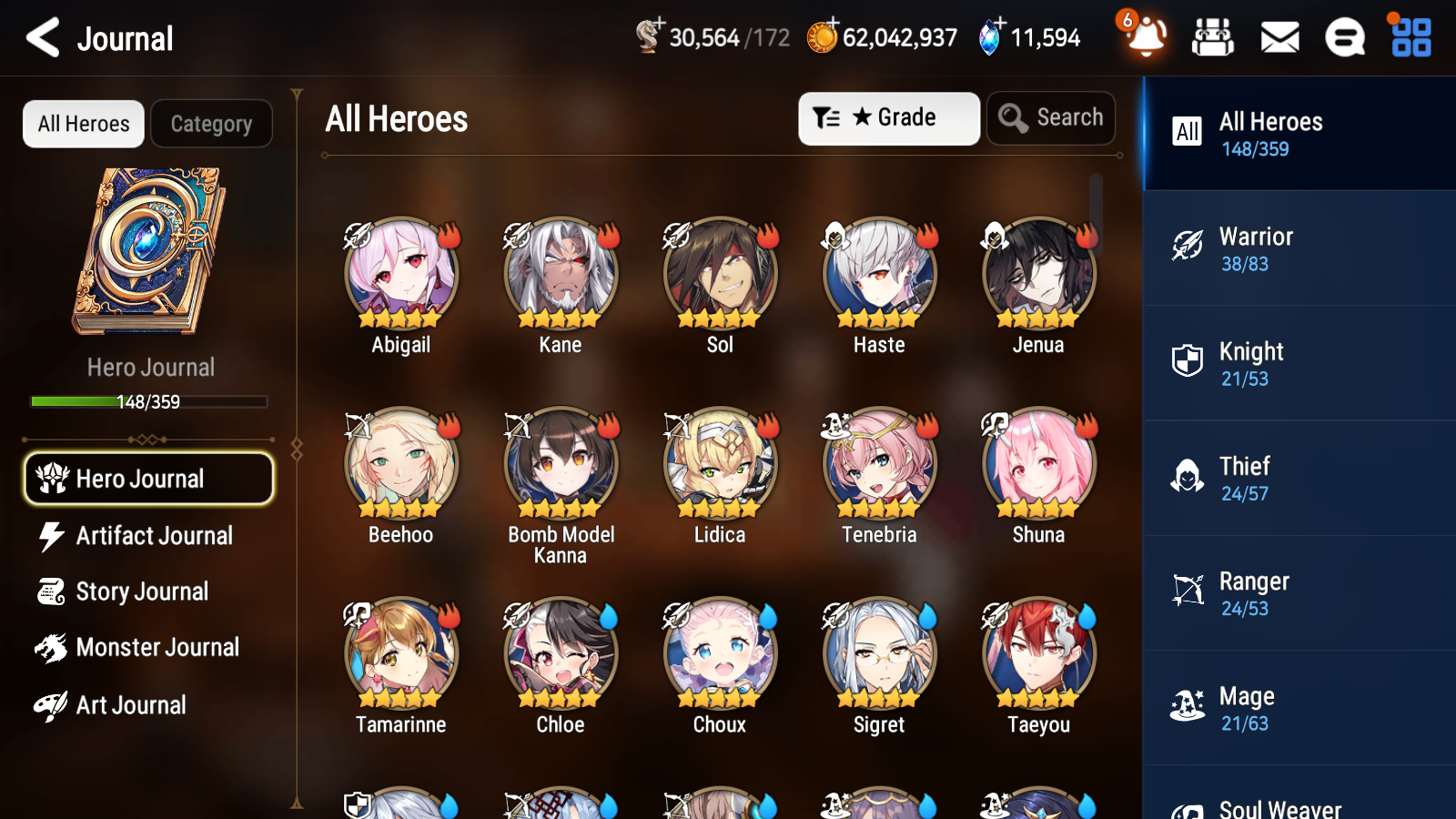Check the Hero Journal 148/359 progress bar

[x=148, y=401]
